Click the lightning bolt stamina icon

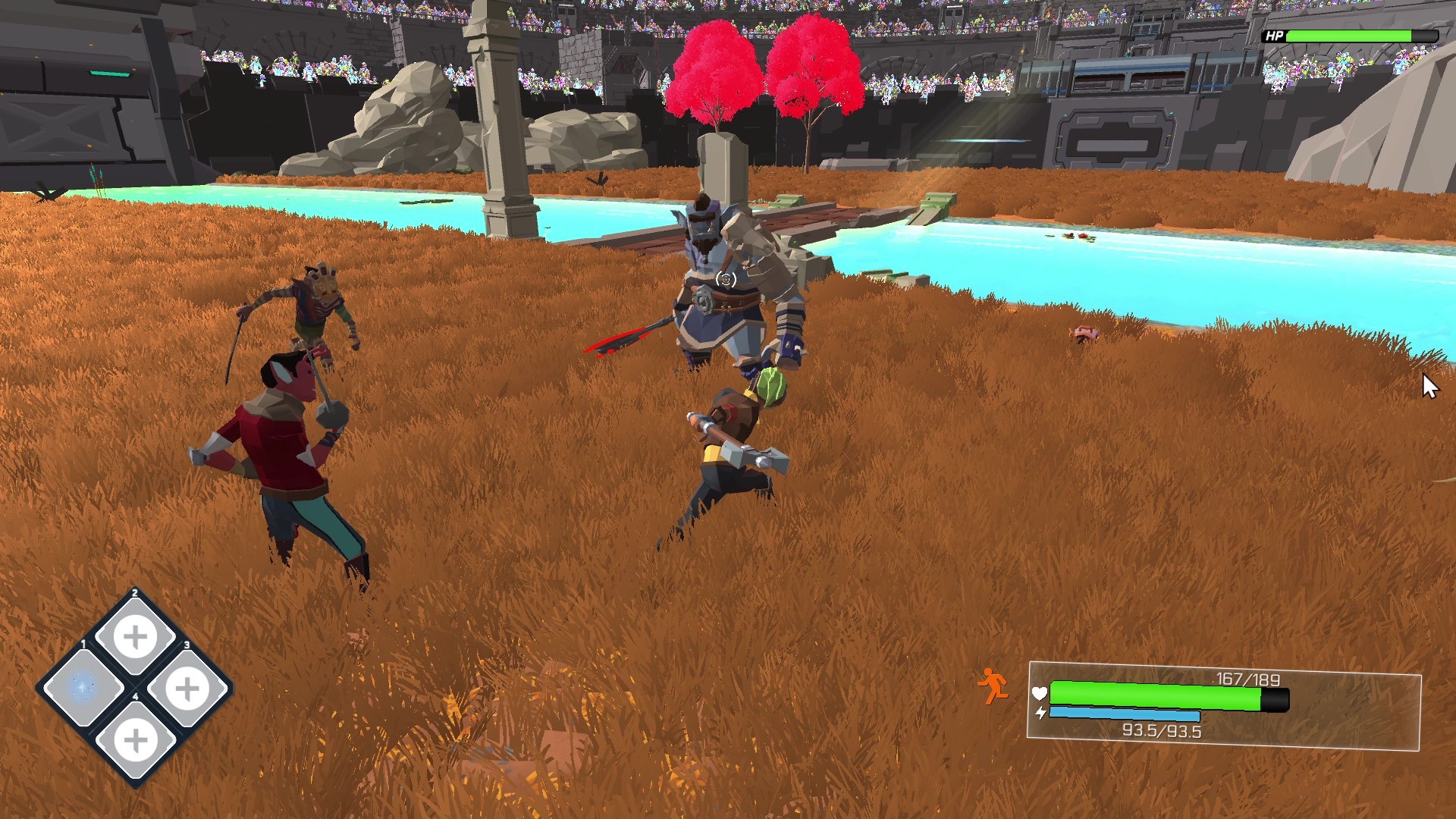(x=1041, y=713)
